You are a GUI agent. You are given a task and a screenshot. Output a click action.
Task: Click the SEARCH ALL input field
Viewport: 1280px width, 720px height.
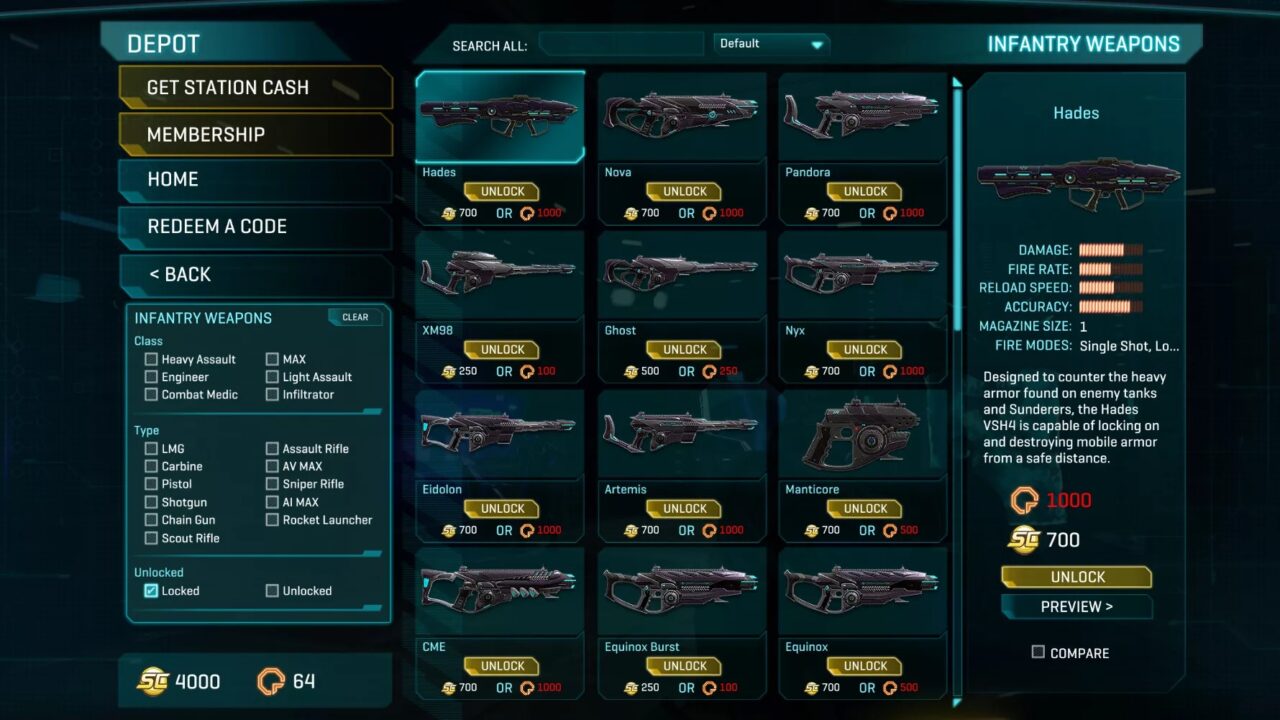pyautogui.click(x=620, y=44)
